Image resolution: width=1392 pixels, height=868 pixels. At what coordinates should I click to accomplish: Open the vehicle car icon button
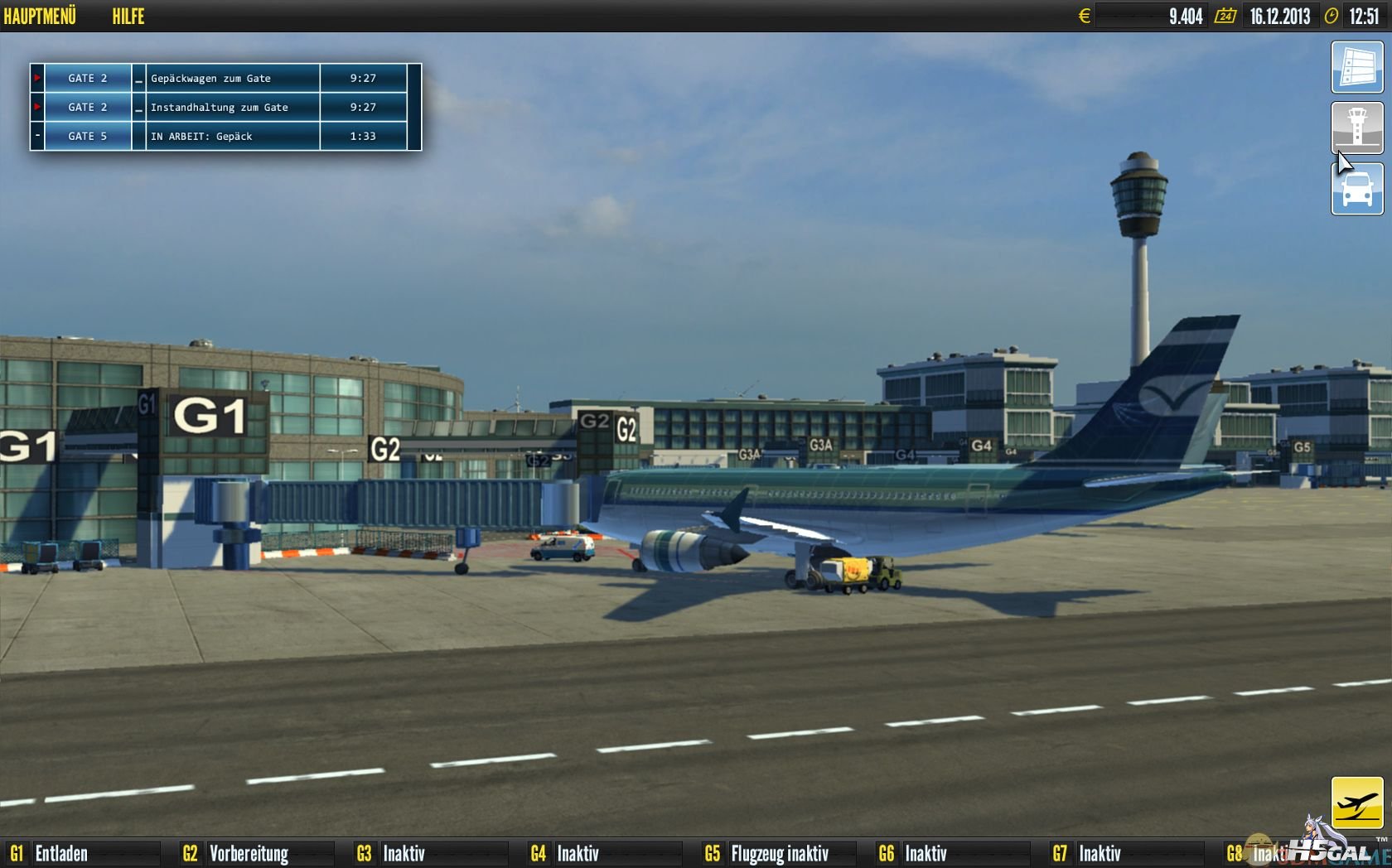coord(1356,189)
